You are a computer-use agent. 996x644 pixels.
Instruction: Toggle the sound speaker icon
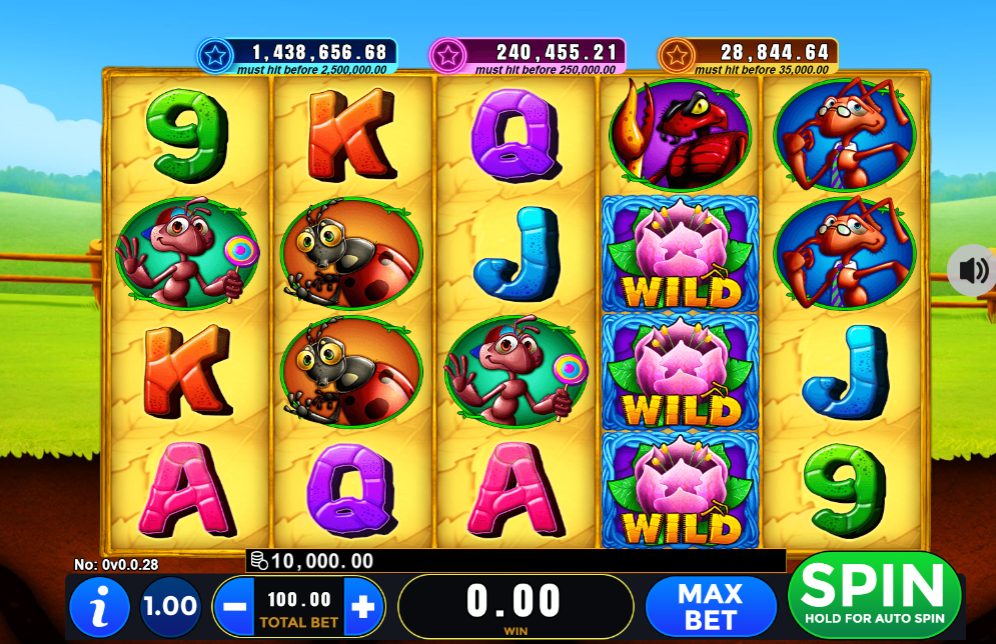click(x=973, y=270)
